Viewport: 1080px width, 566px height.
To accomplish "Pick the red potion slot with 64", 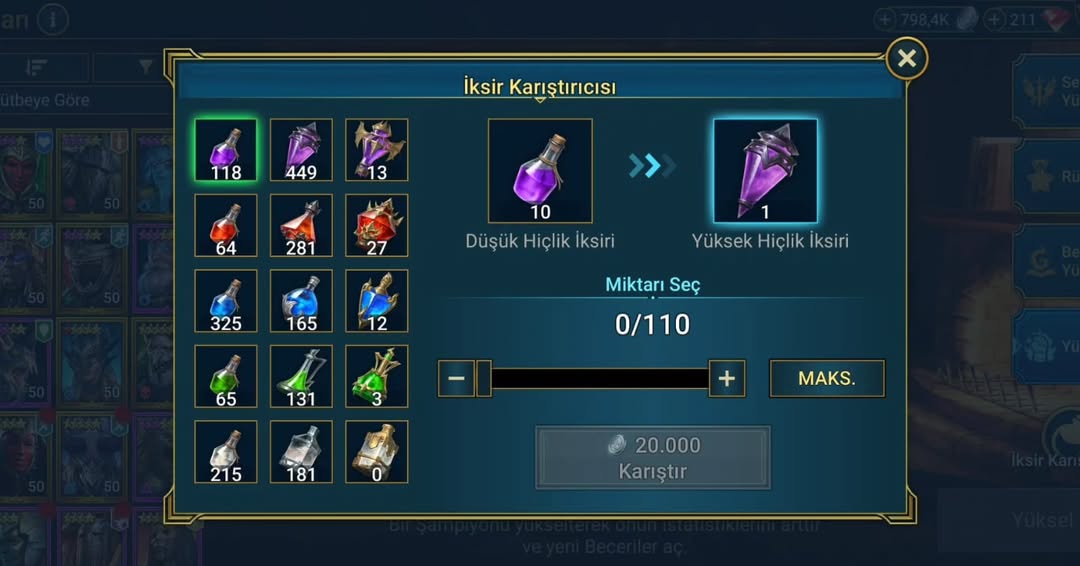I will (226, 225).
